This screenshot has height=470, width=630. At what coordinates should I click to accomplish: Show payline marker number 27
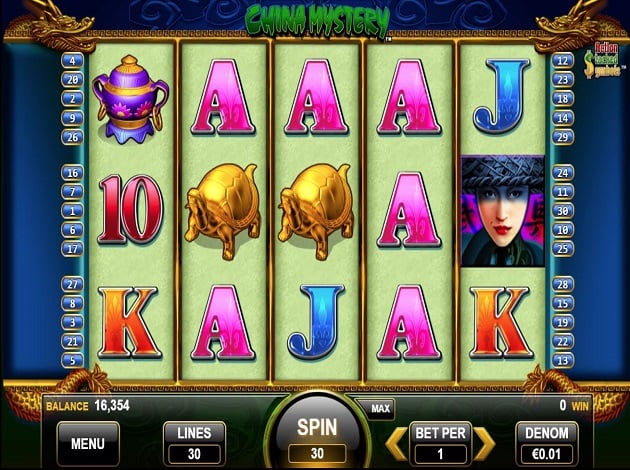(71, 285)
